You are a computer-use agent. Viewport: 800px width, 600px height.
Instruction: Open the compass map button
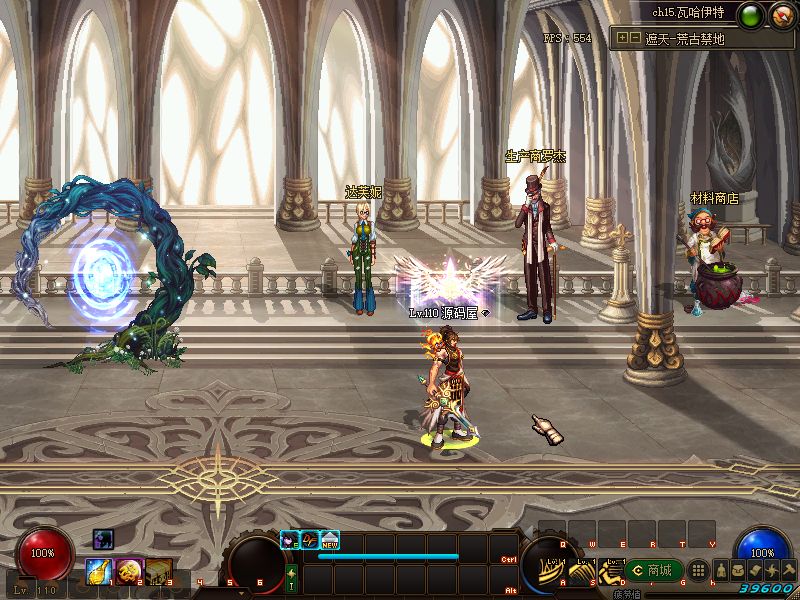click(x=781, y=15)
